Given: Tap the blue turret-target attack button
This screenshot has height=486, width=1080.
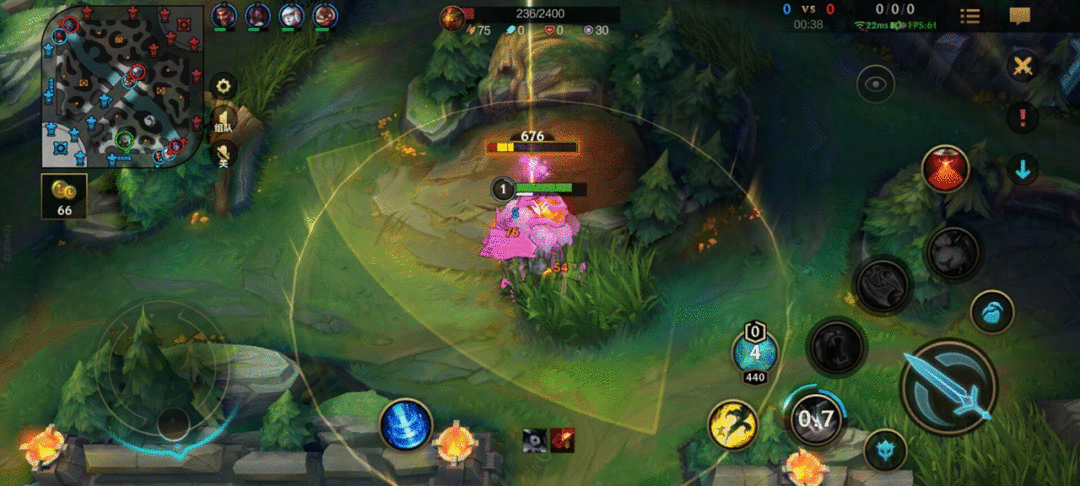Looking at the screenshot, I should pyautogui.click(x=885, y=449).
